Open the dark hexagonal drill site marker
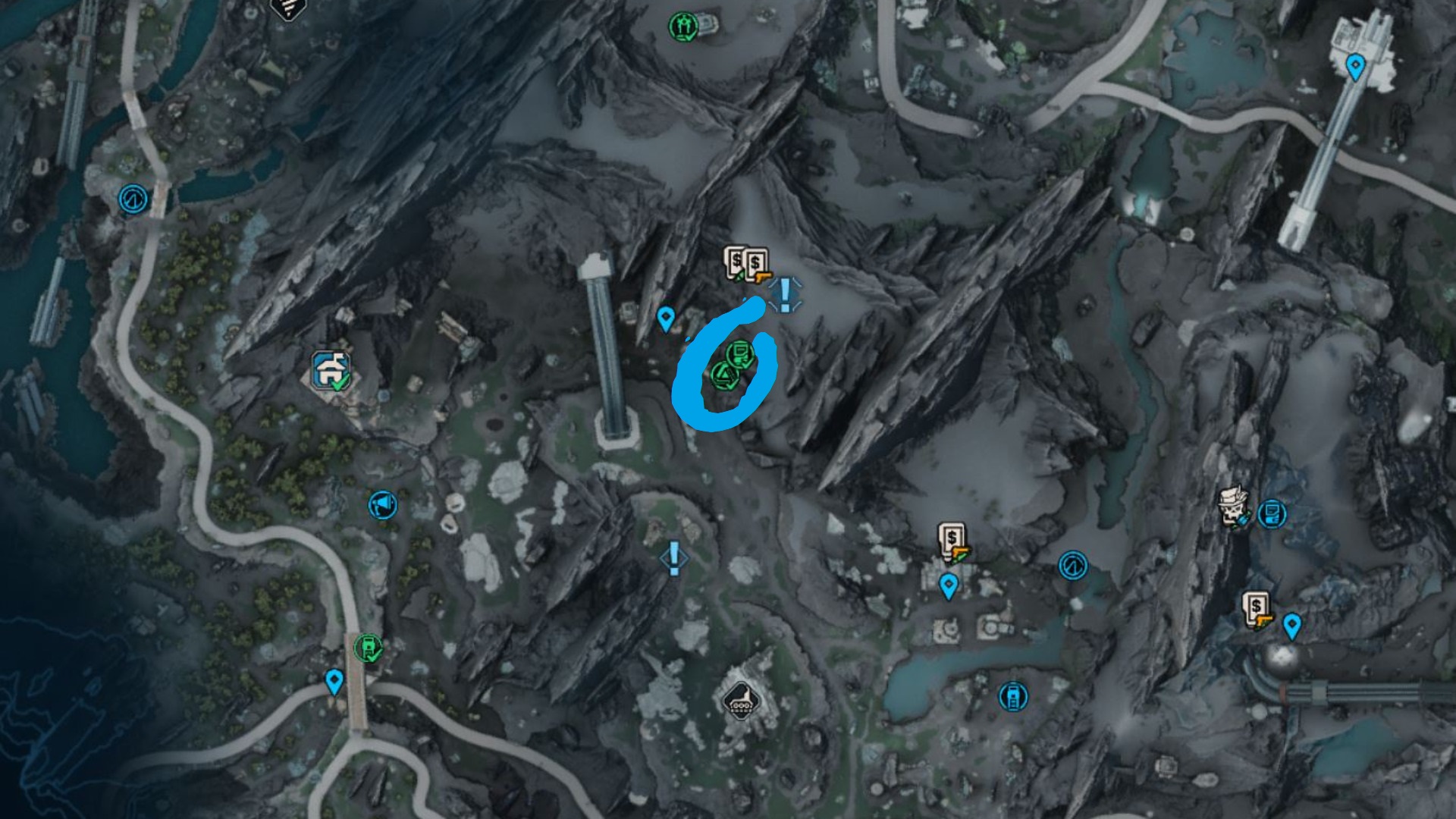The height and width of the screenshot is (819, 1456). [739, 701]
